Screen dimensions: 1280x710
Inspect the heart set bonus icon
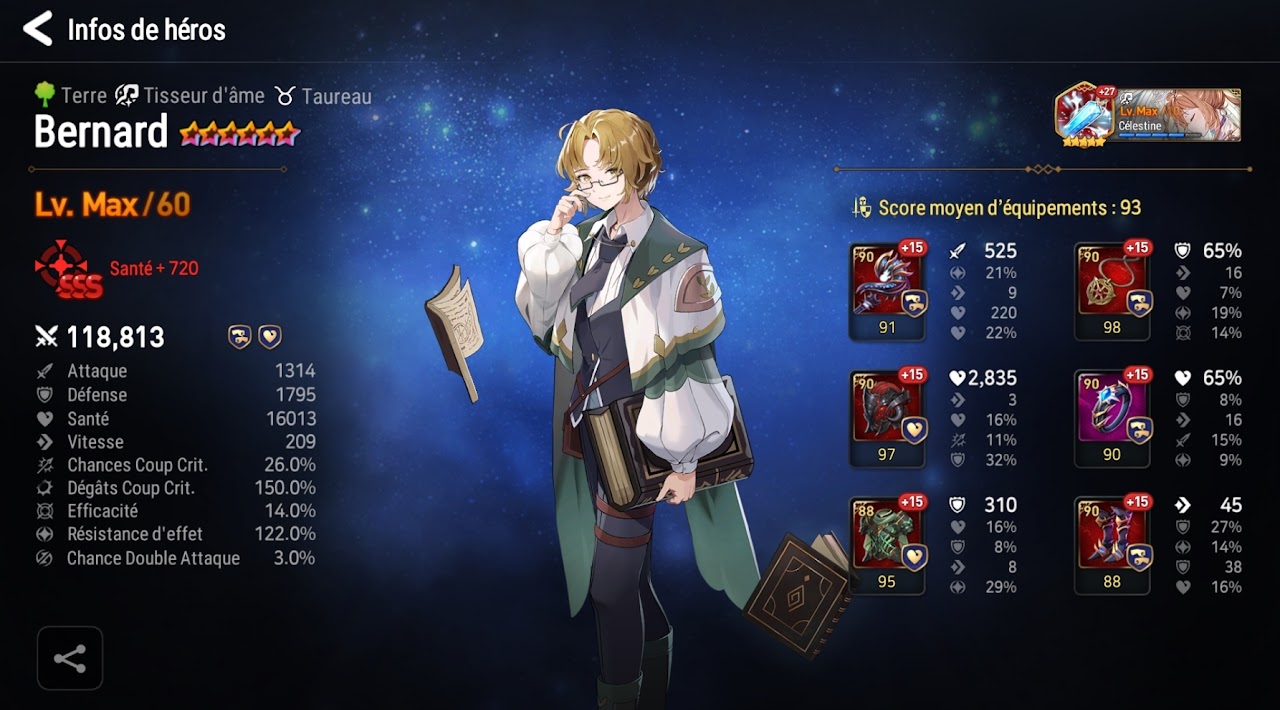270,337
